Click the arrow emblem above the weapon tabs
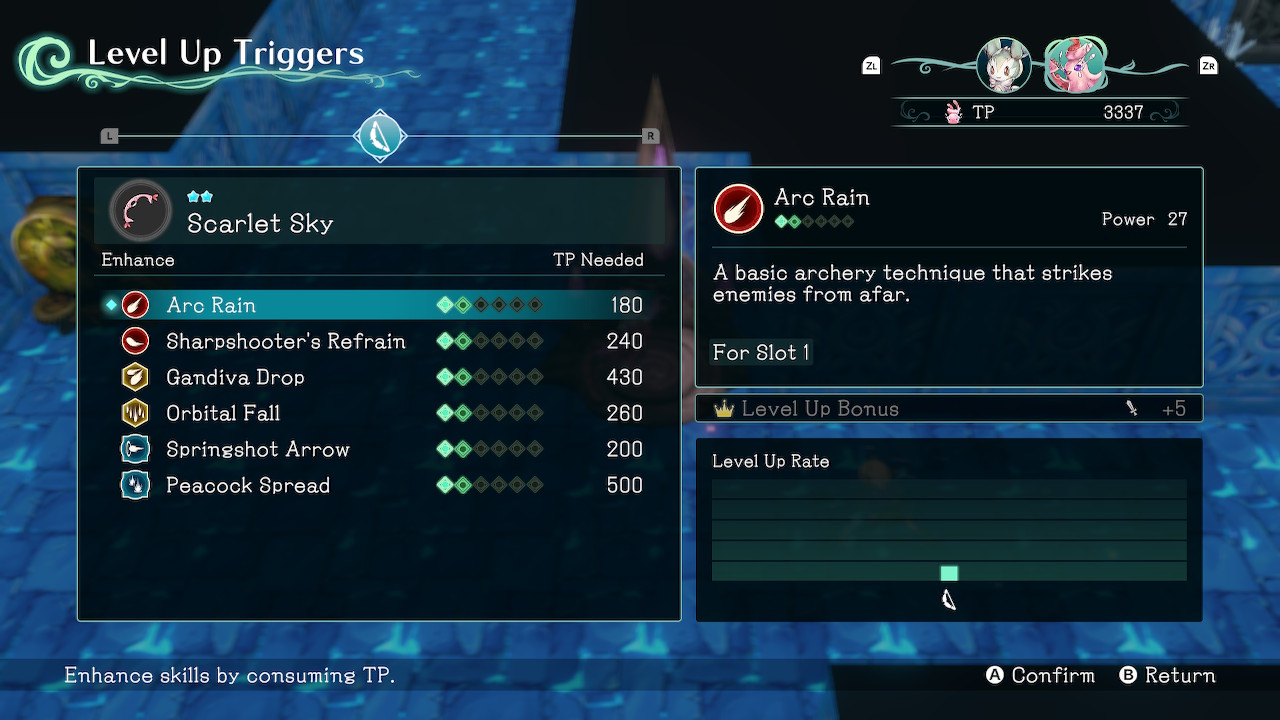This screenshot has height=720, width=1280. pos(380,136)
